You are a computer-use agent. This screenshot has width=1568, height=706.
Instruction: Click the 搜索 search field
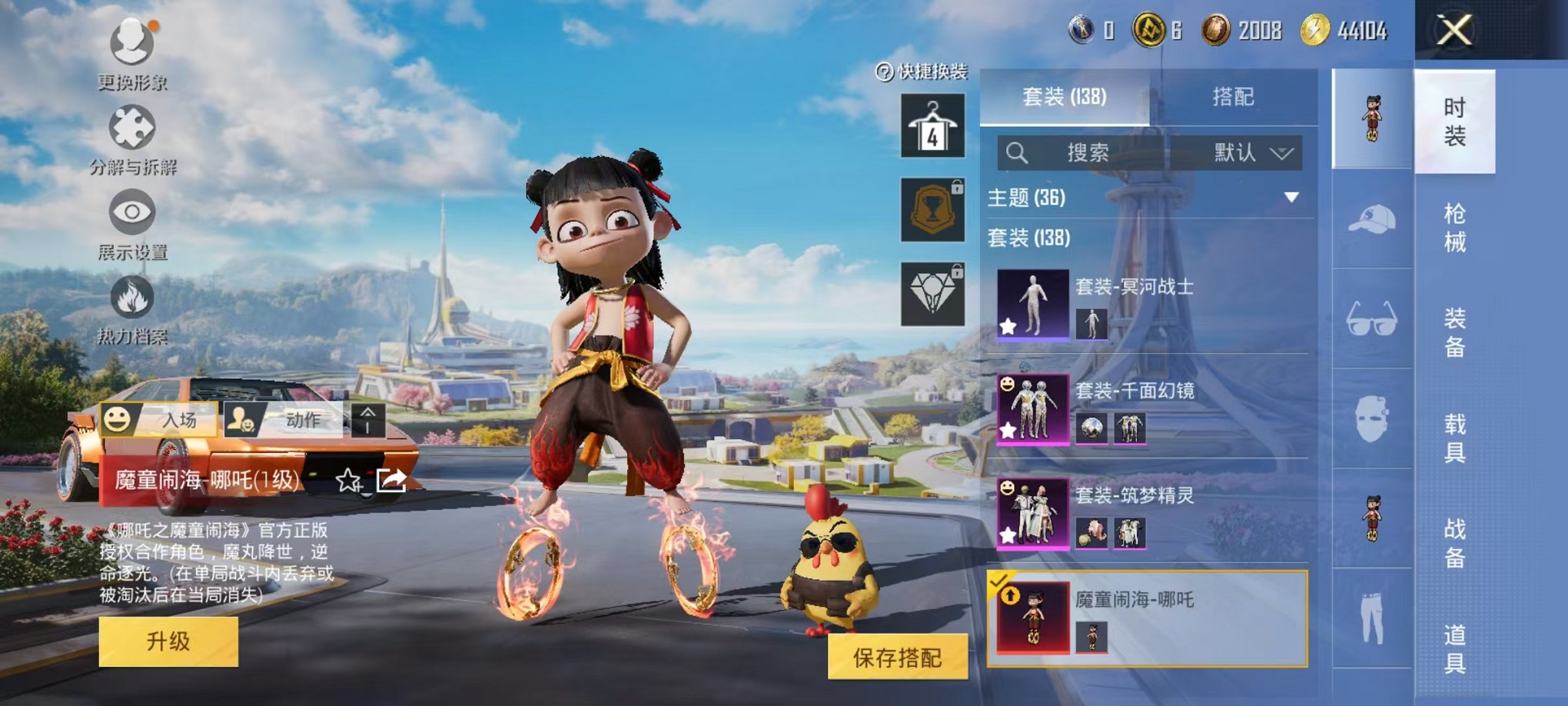pos(1087,153)
